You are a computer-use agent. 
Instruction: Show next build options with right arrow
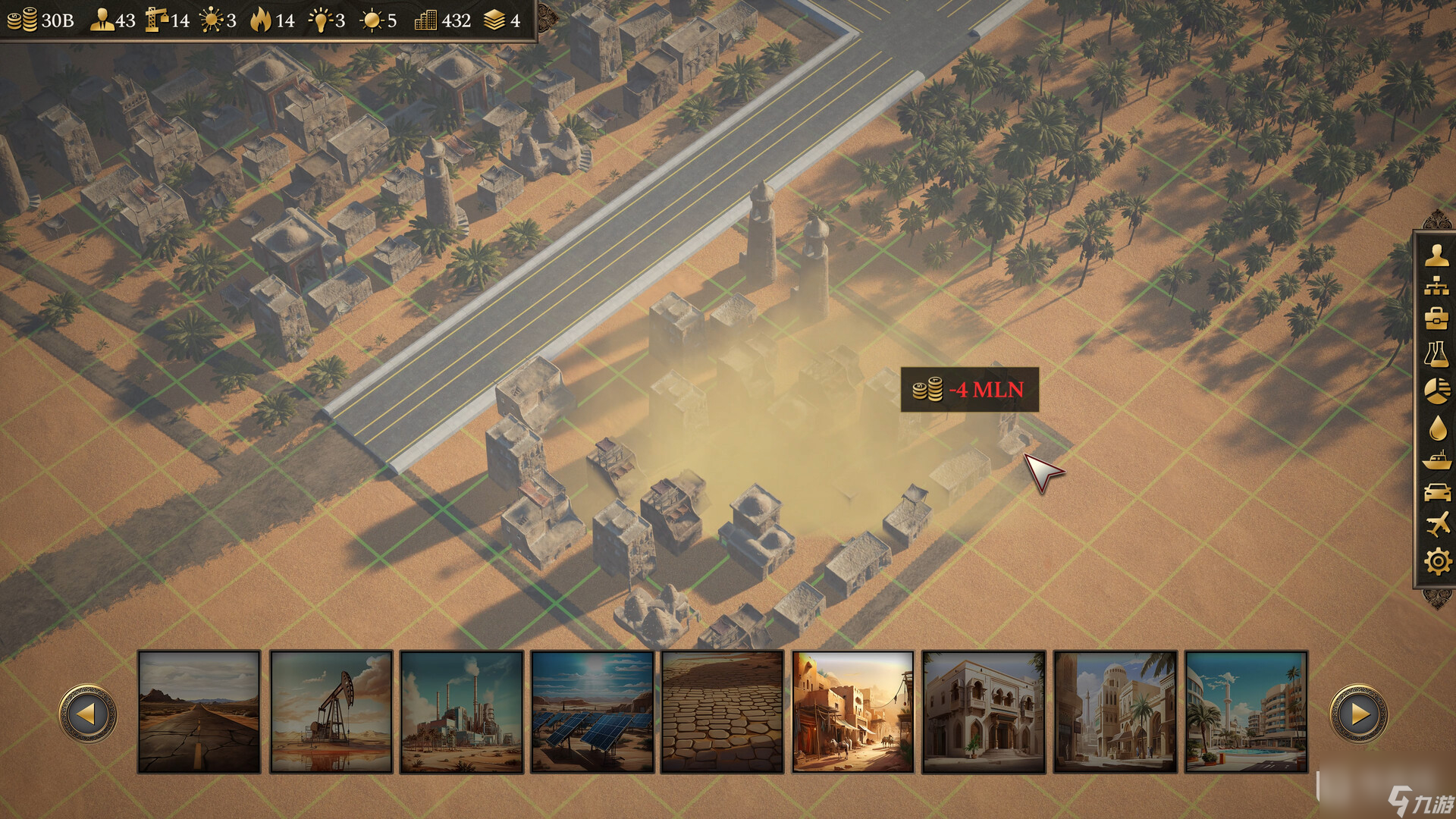[1358, 714]
